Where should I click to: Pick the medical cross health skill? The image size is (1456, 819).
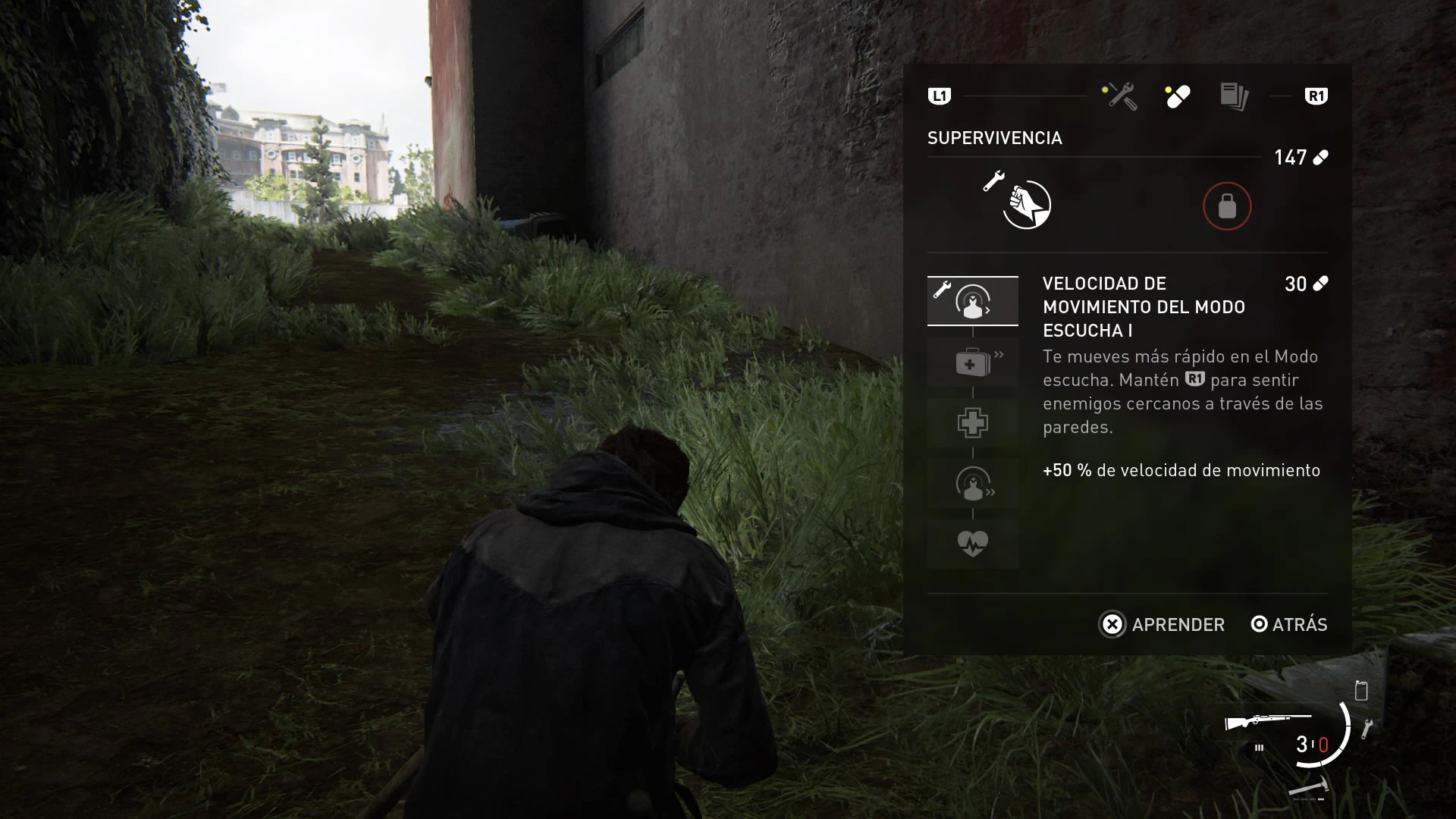coord(972,423)
